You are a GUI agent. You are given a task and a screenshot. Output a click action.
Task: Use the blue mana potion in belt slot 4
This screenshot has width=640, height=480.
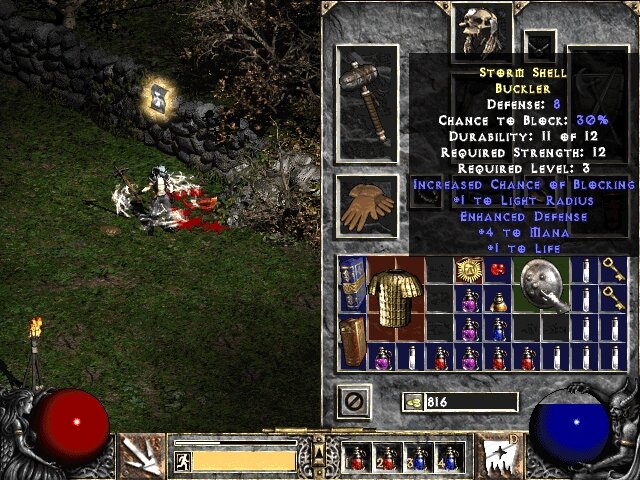(448, 458)
